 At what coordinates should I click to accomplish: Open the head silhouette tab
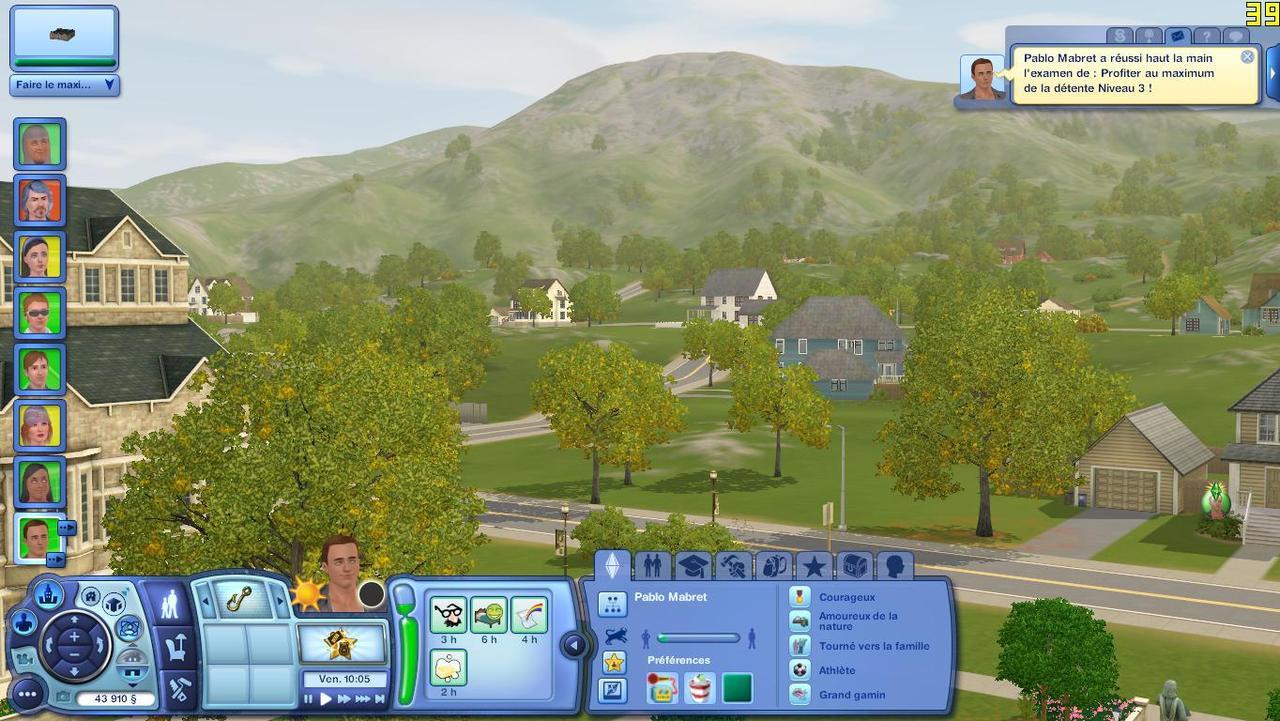(x=894, y=567)
